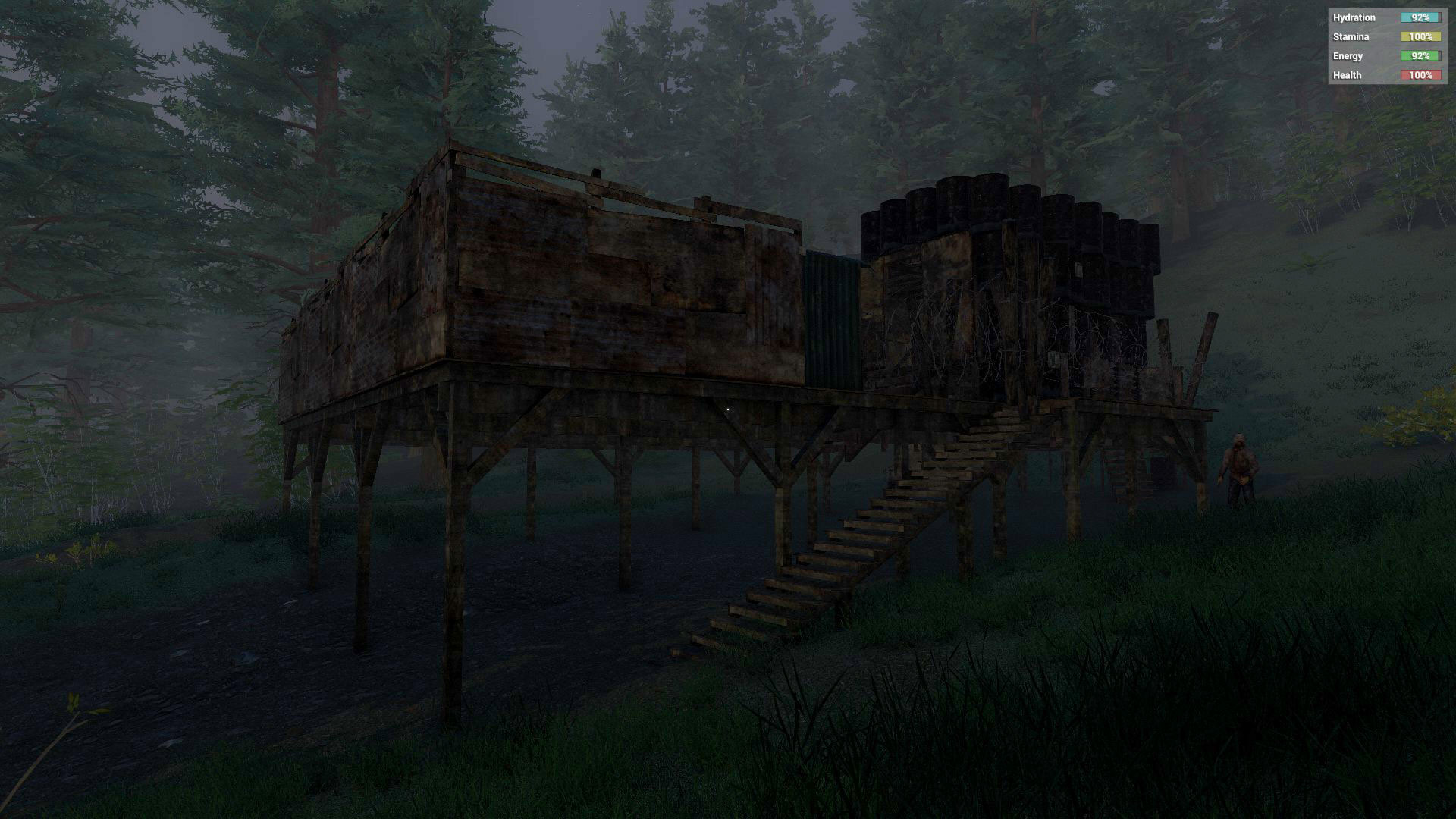Click the Health label in the stats panel

(1347, 75)
